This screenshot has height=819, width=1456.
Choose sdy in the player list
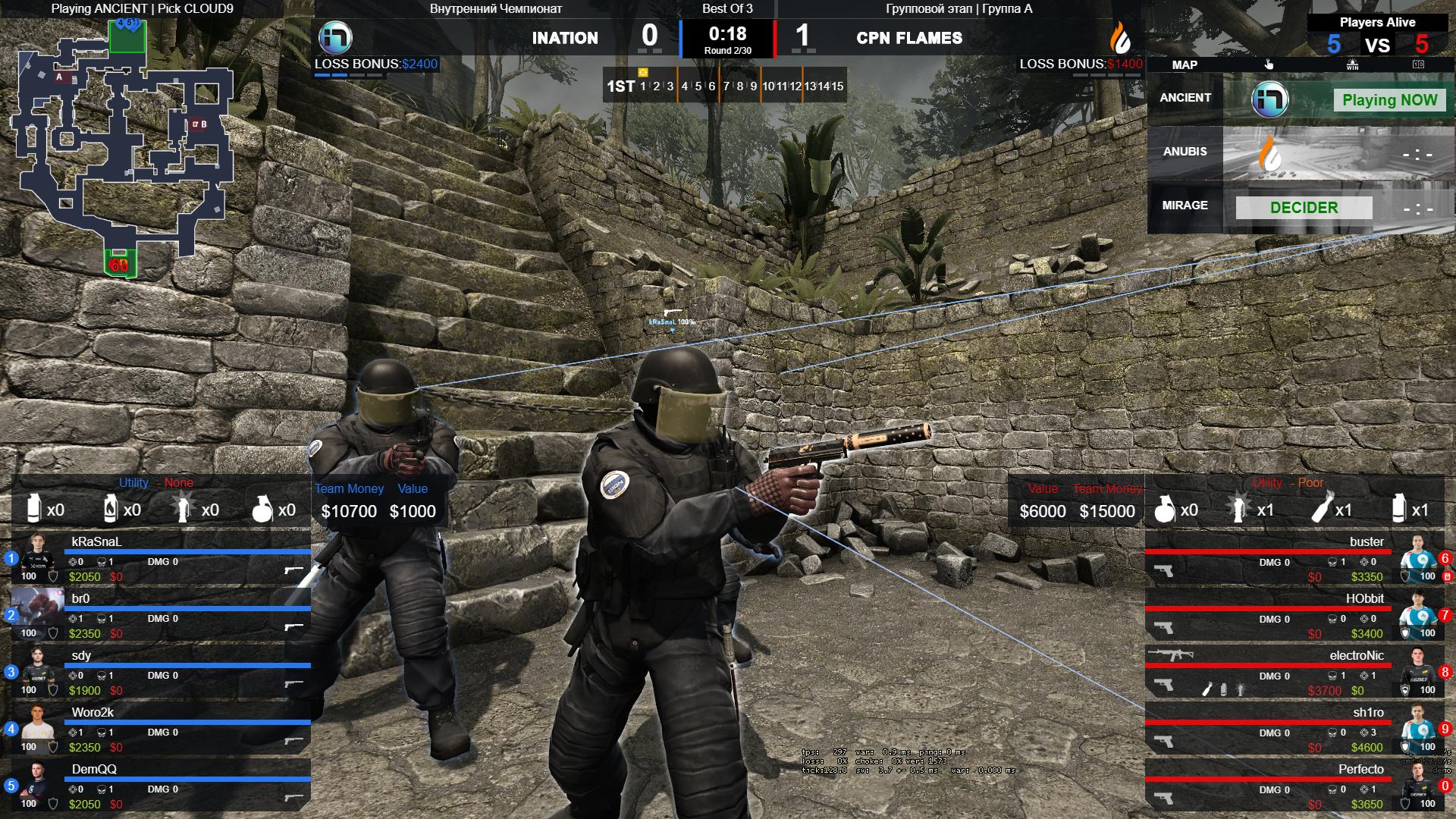pos(161,673)
